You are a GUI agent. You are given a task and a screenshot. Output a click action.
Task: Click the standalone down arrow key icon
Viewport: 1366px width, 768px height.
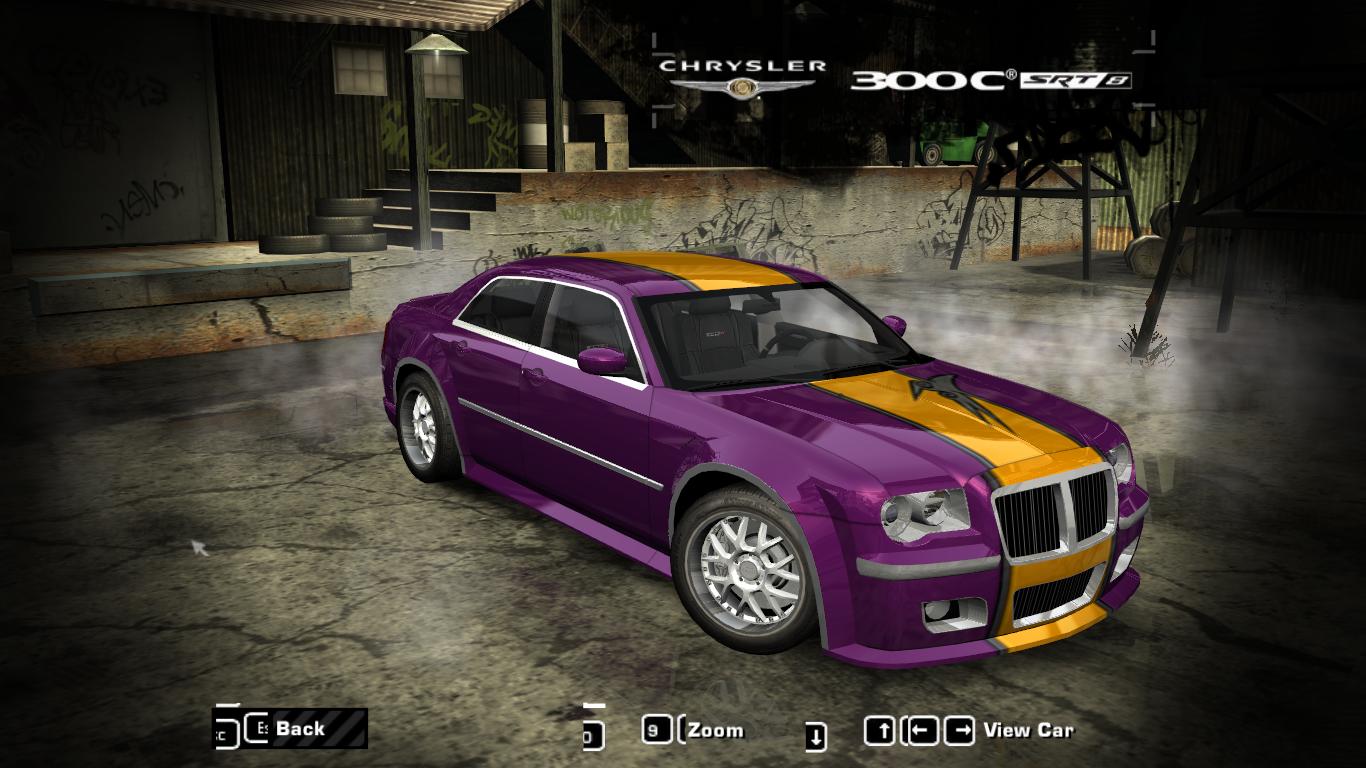click(816, 733)
